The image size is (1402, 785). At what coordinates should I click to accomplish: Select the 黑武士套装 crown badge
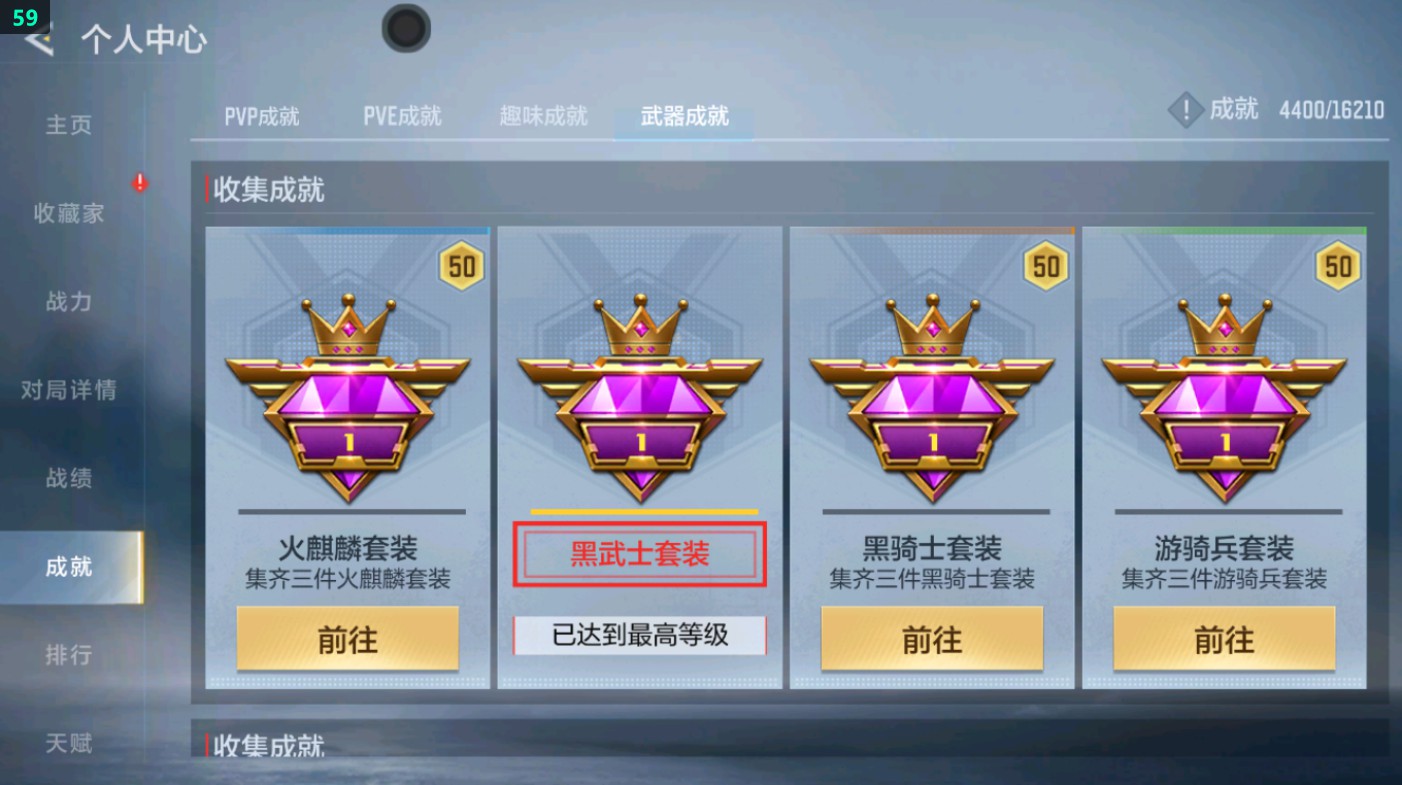pyautogui.click(x=640, y=400)
